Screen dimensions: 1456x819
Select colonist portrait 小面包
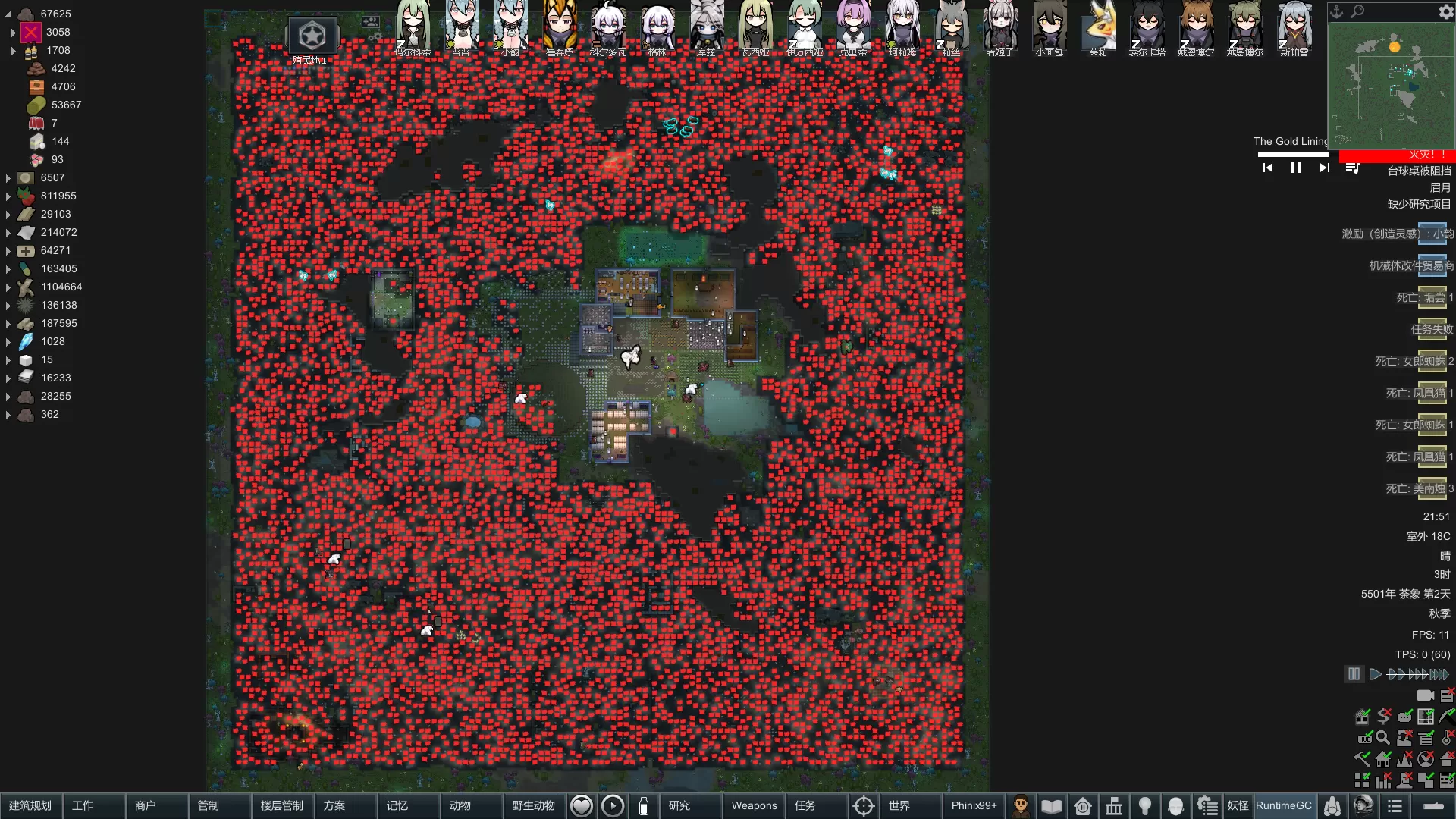click(x=1050, y=29)
